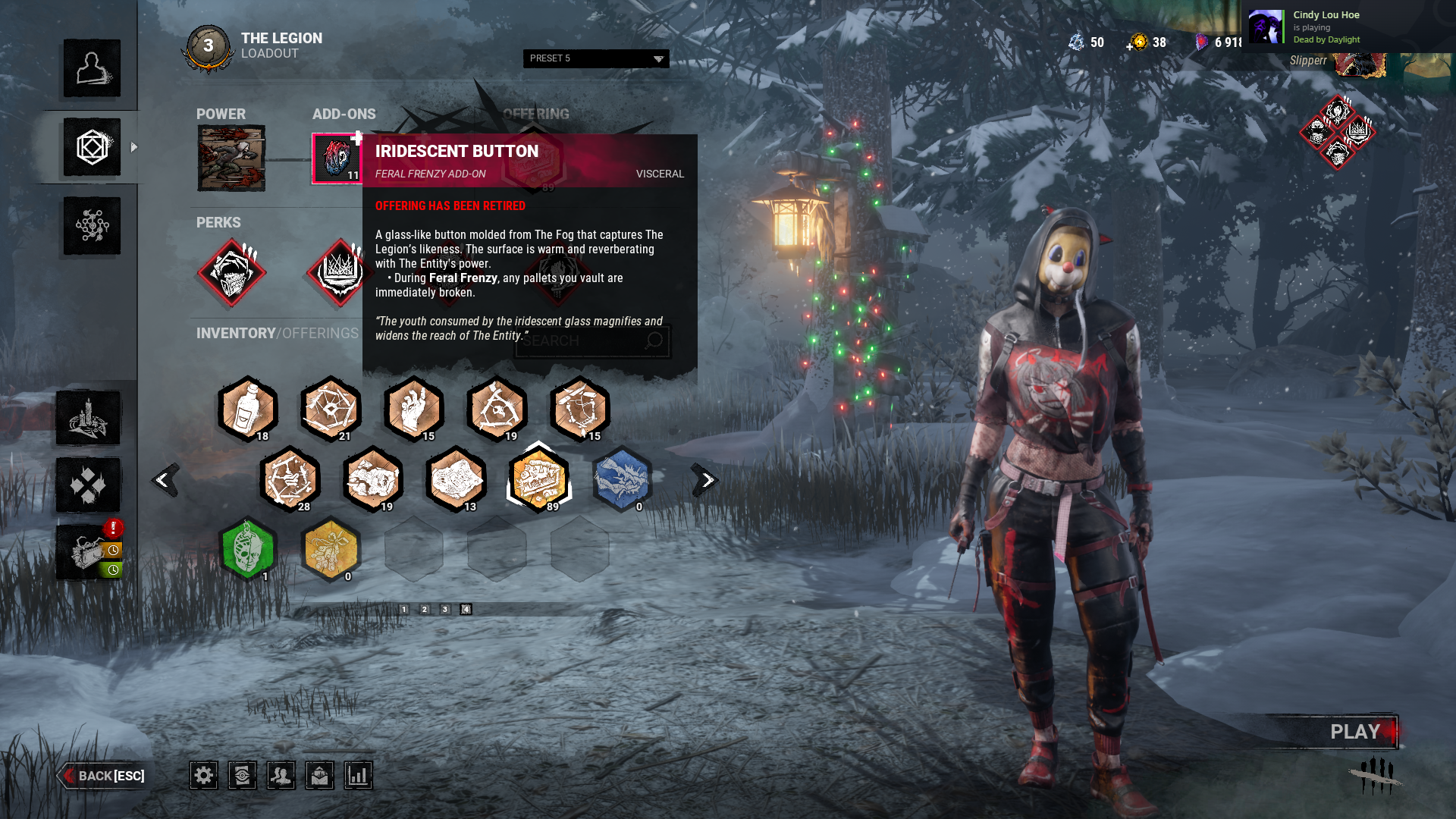Image resolution: width=1456 pixels, height=819 pixels.
Task: Go to next inventory page arrow
Action: point(705,480)
